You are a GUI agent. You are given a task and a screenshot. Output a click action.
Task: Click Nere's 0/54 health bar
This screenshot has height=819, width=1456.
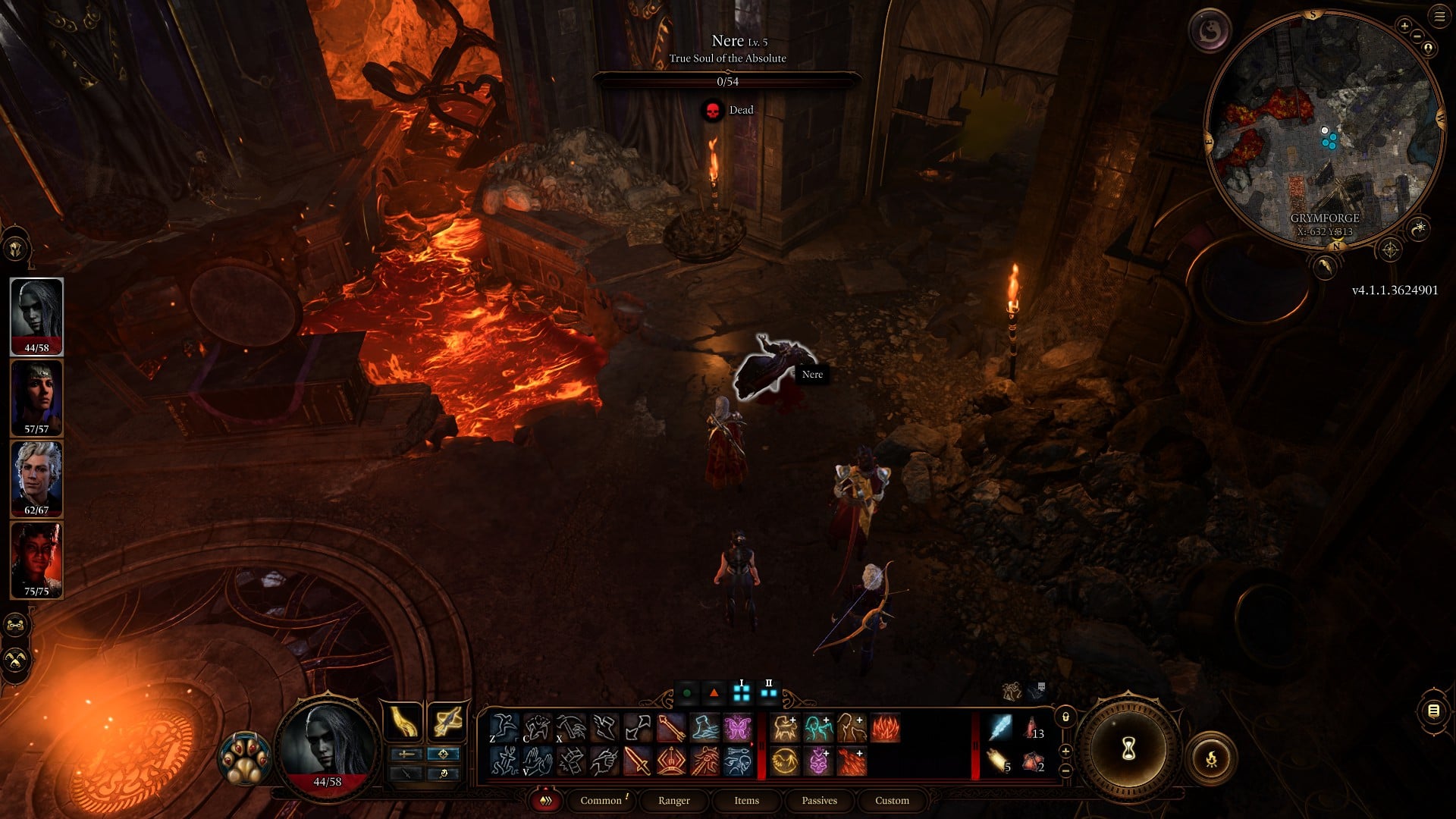tap(728, 81)
